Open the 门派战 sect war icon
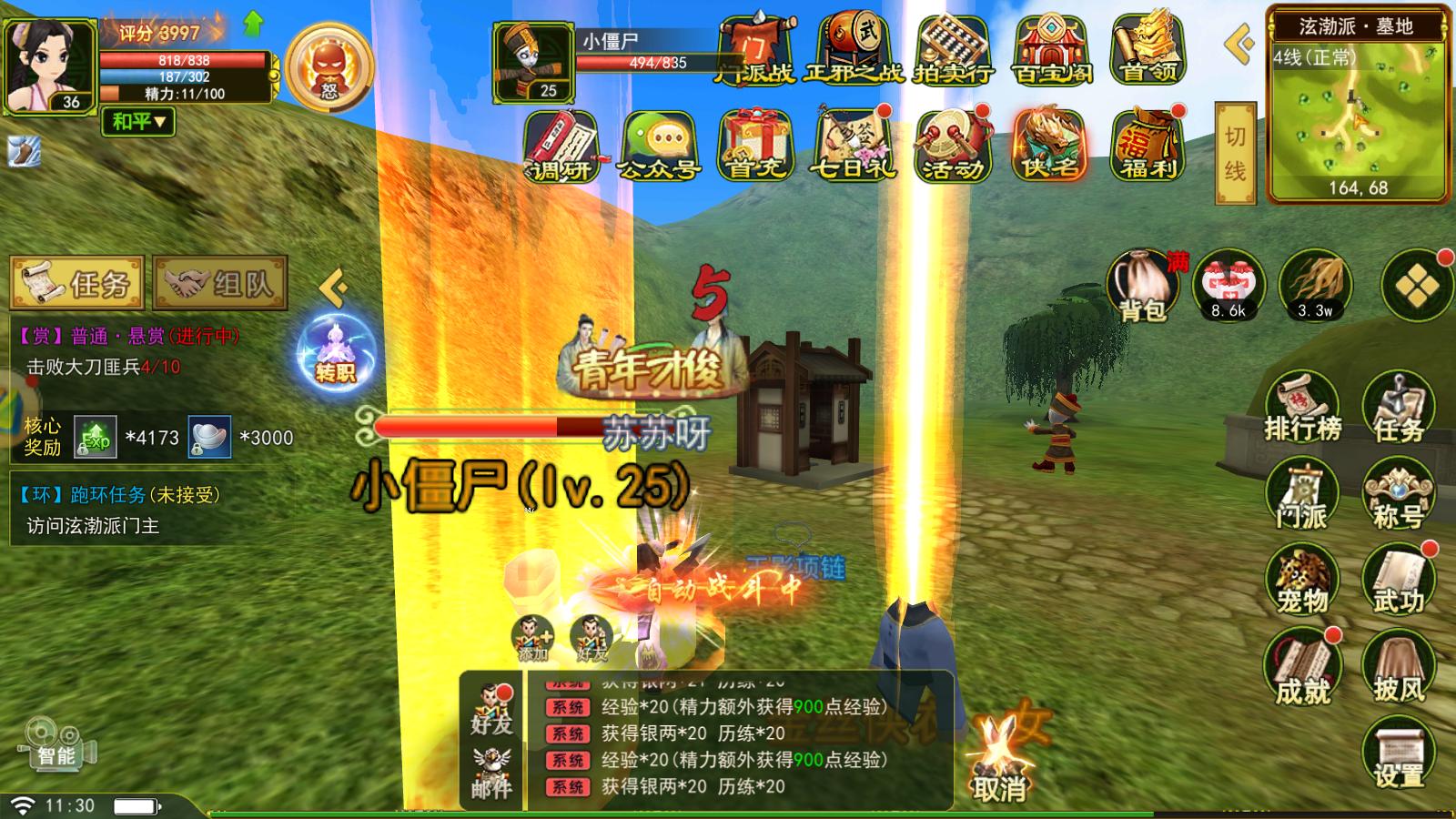 [x=755, y=50]
